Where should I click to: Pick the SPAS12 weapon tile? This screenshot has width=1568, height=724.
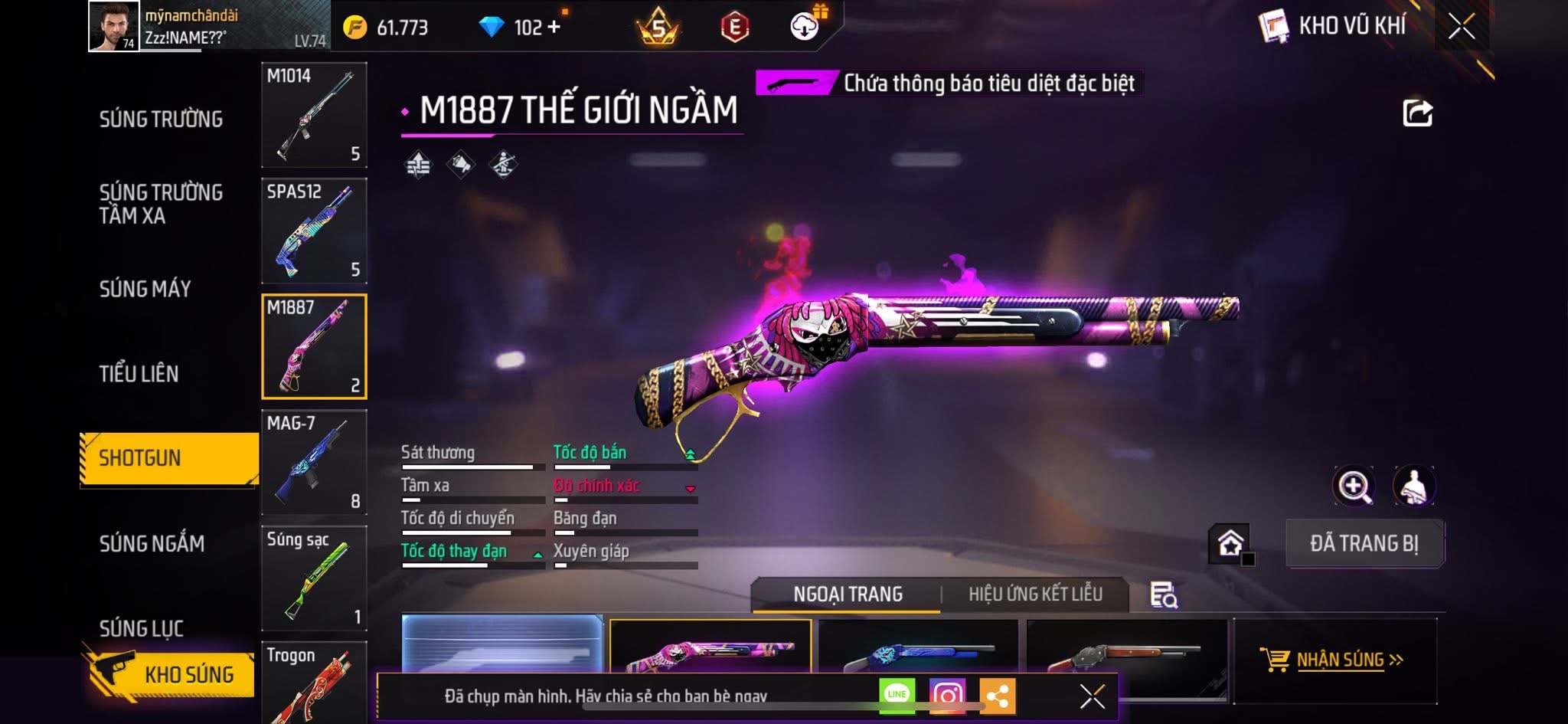click(x=314, y=231)
